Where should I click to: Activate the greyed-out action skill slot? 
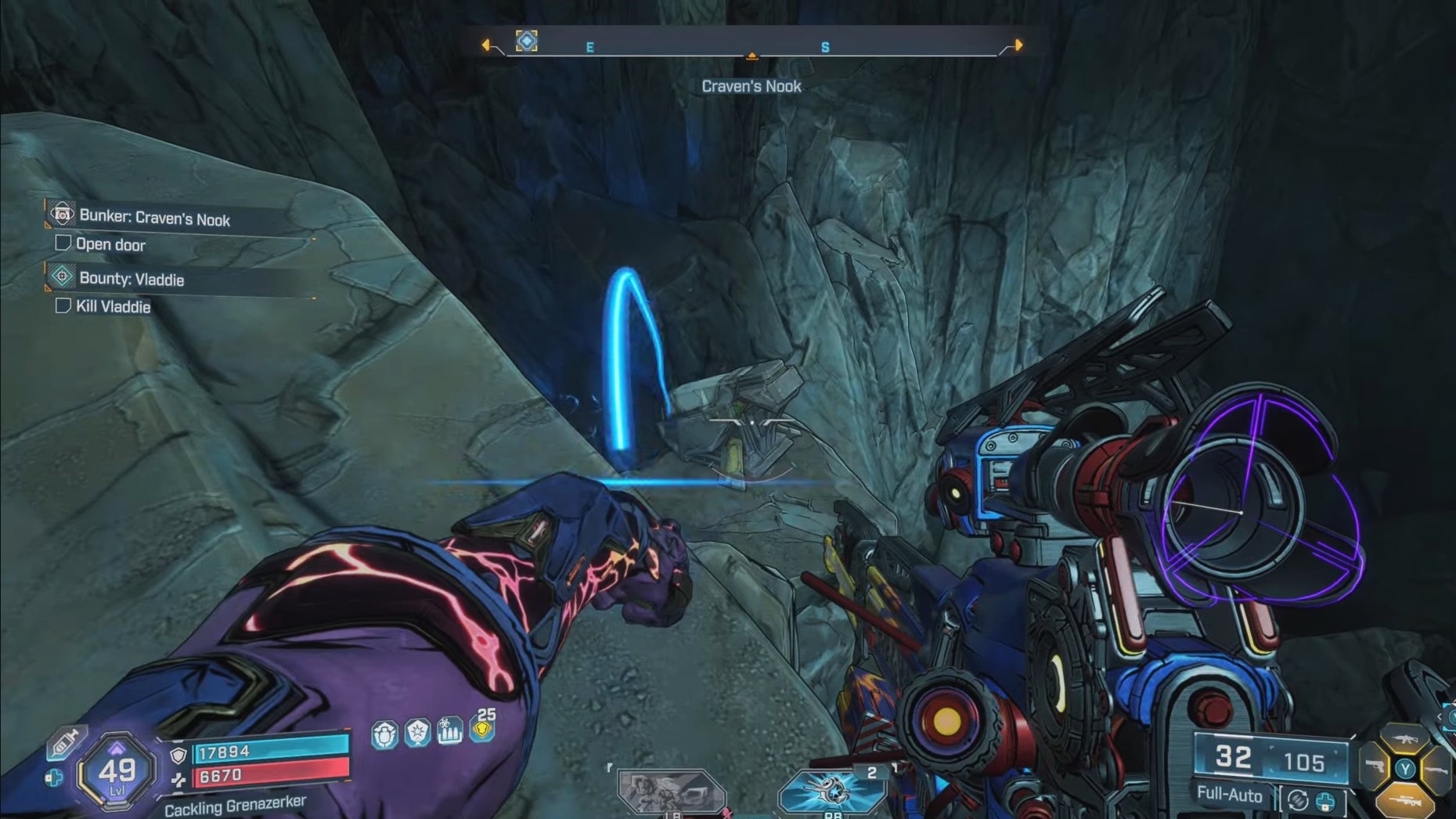point(671,791)
